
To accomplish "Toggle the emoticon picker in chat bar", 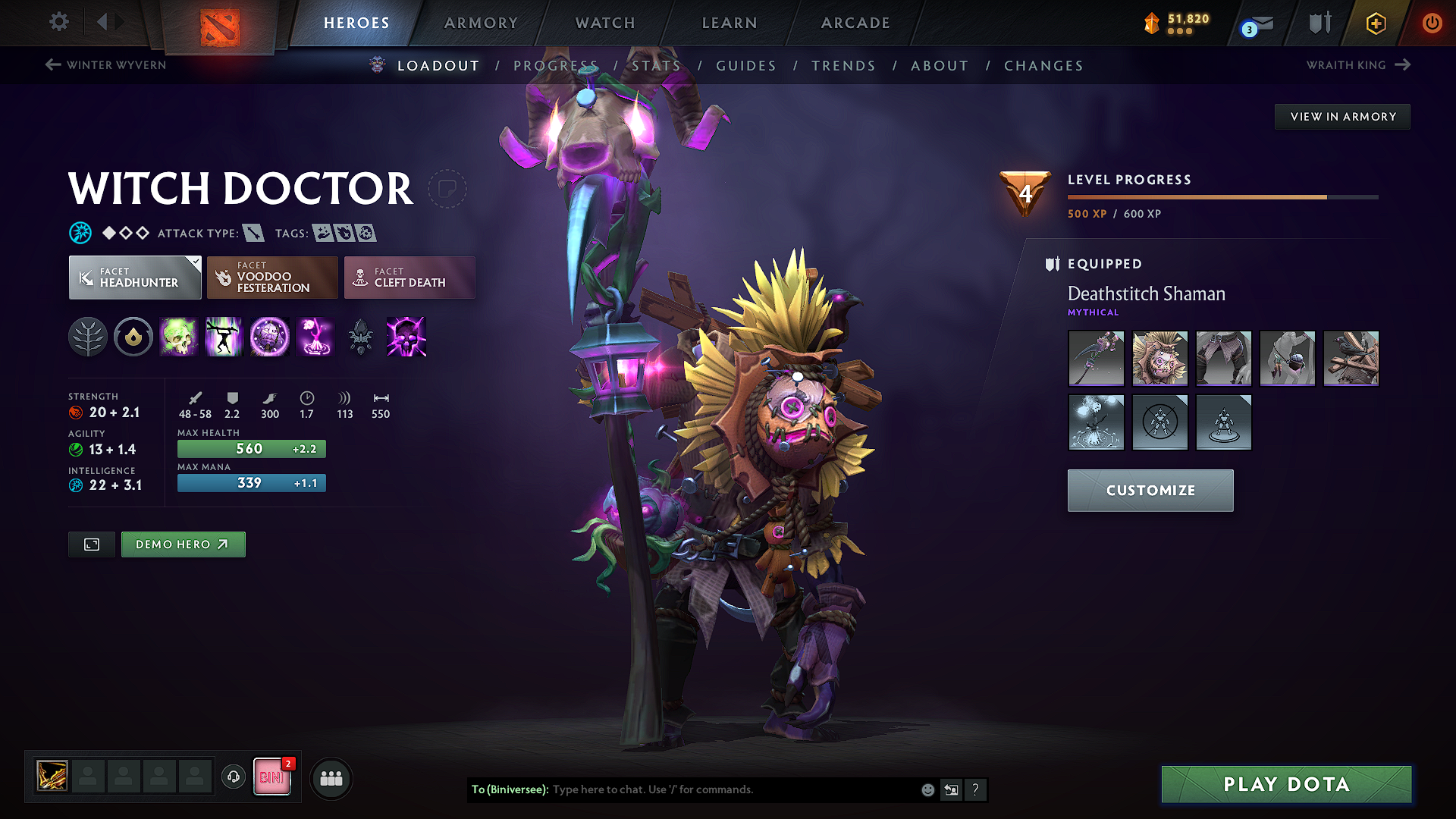I will coord(927,789).
